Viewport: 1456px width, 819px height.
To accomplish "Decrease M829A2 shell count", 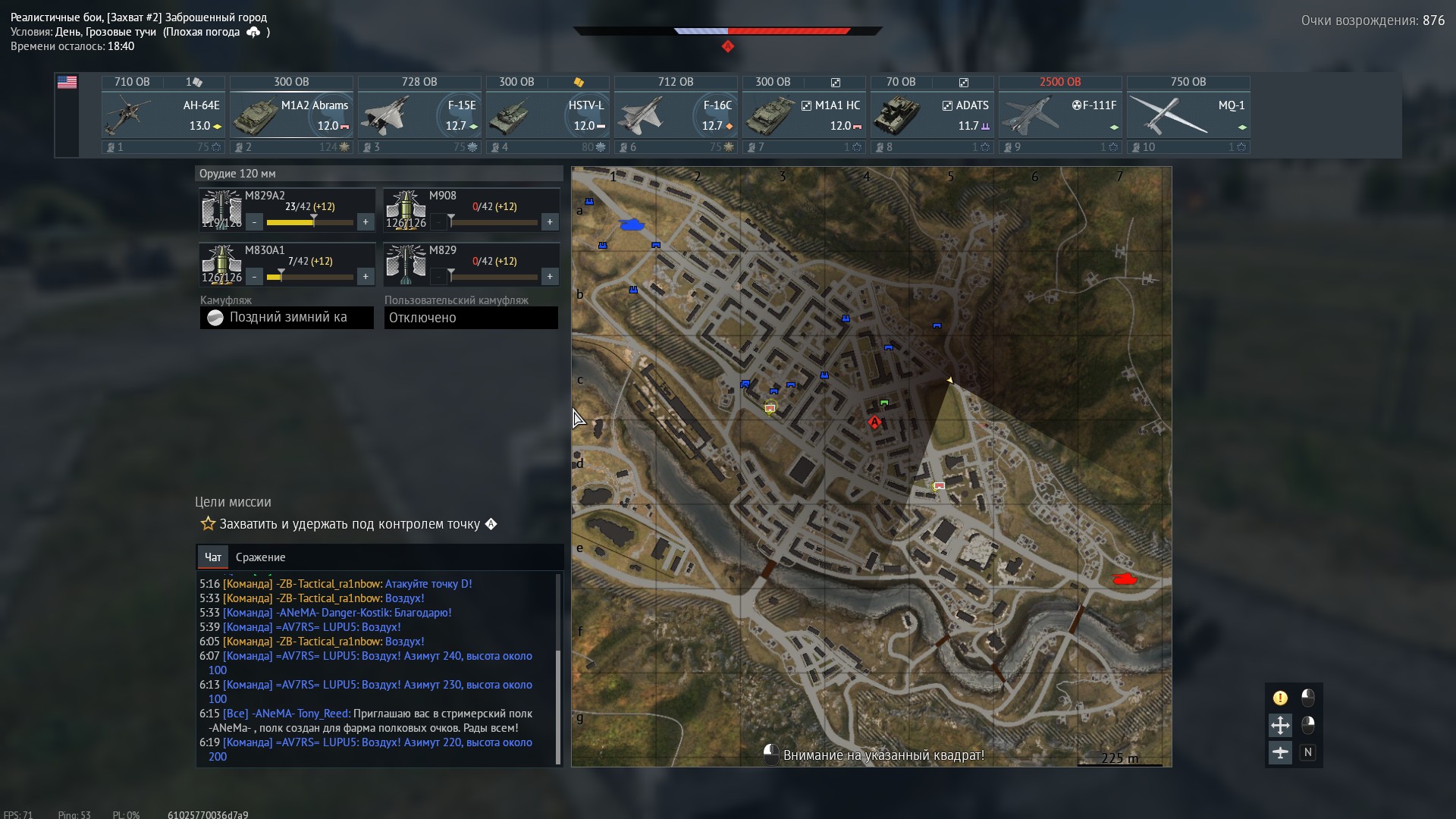I will pyautogui.click(x=255, y=222).
